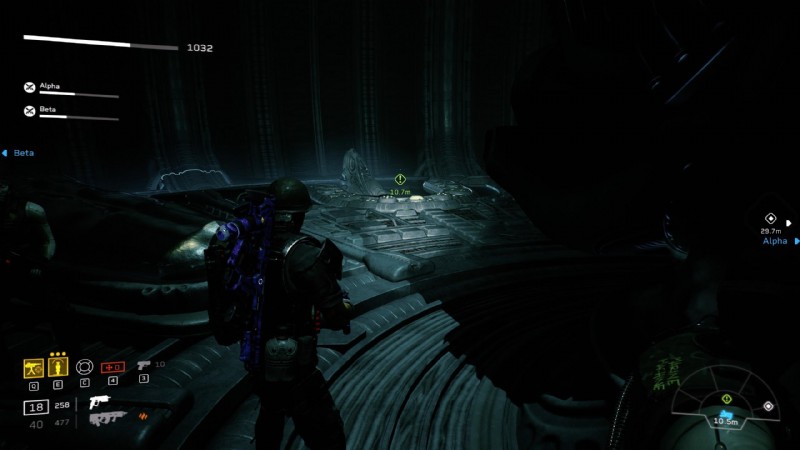800x450 pixels.
Task: Click the Beta off-screen teammate indicator
Action: click(18, 153)
